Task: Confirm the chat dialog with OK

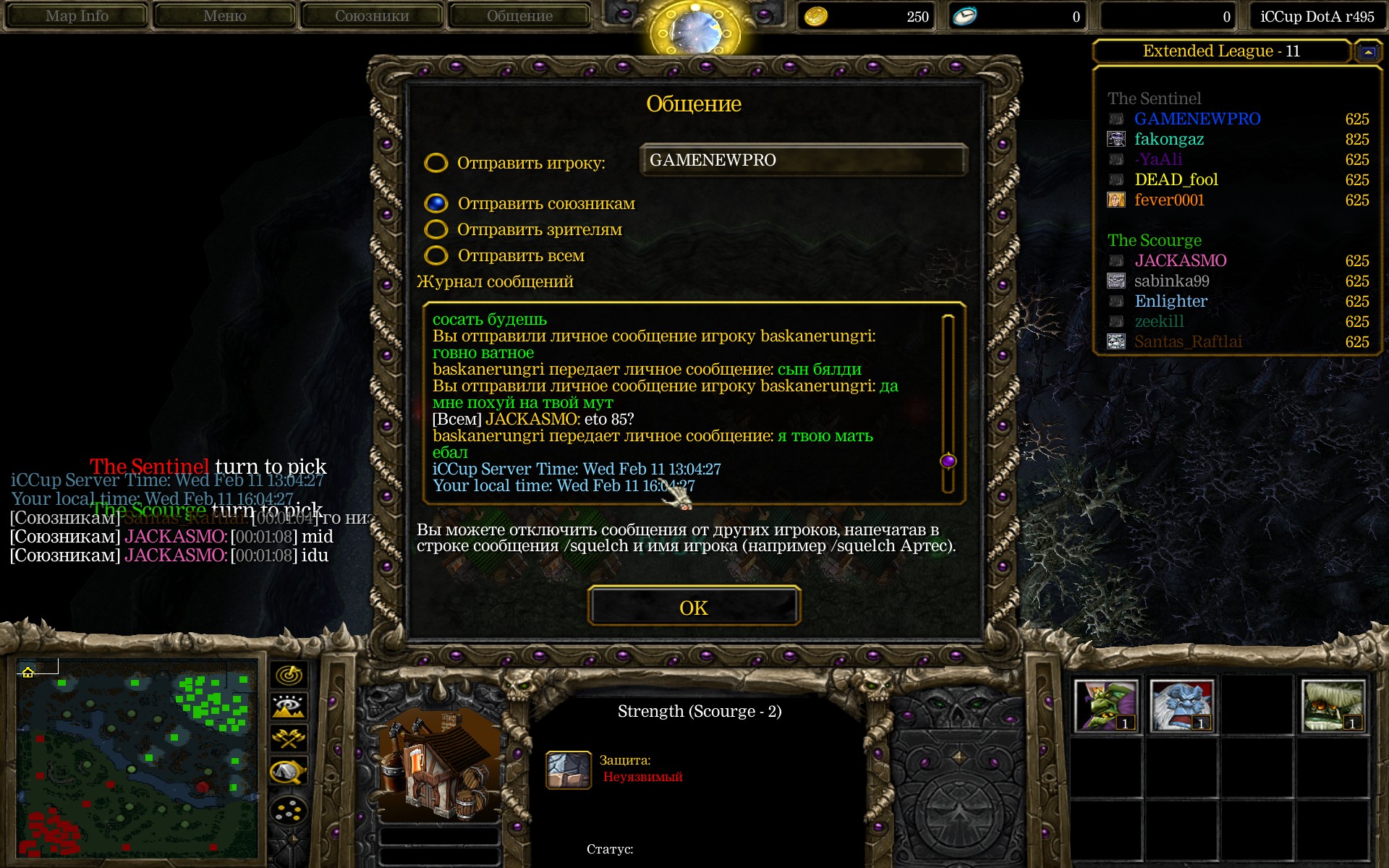Action: click(x=694, y=606)
